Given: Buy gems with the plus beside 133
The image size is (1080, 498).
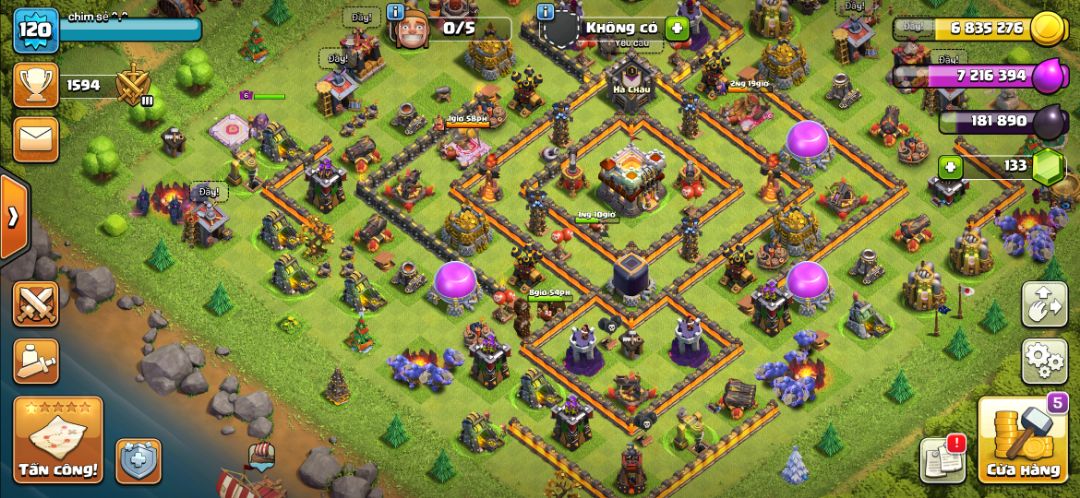Looking at the screenshot, I should (951, 166).
